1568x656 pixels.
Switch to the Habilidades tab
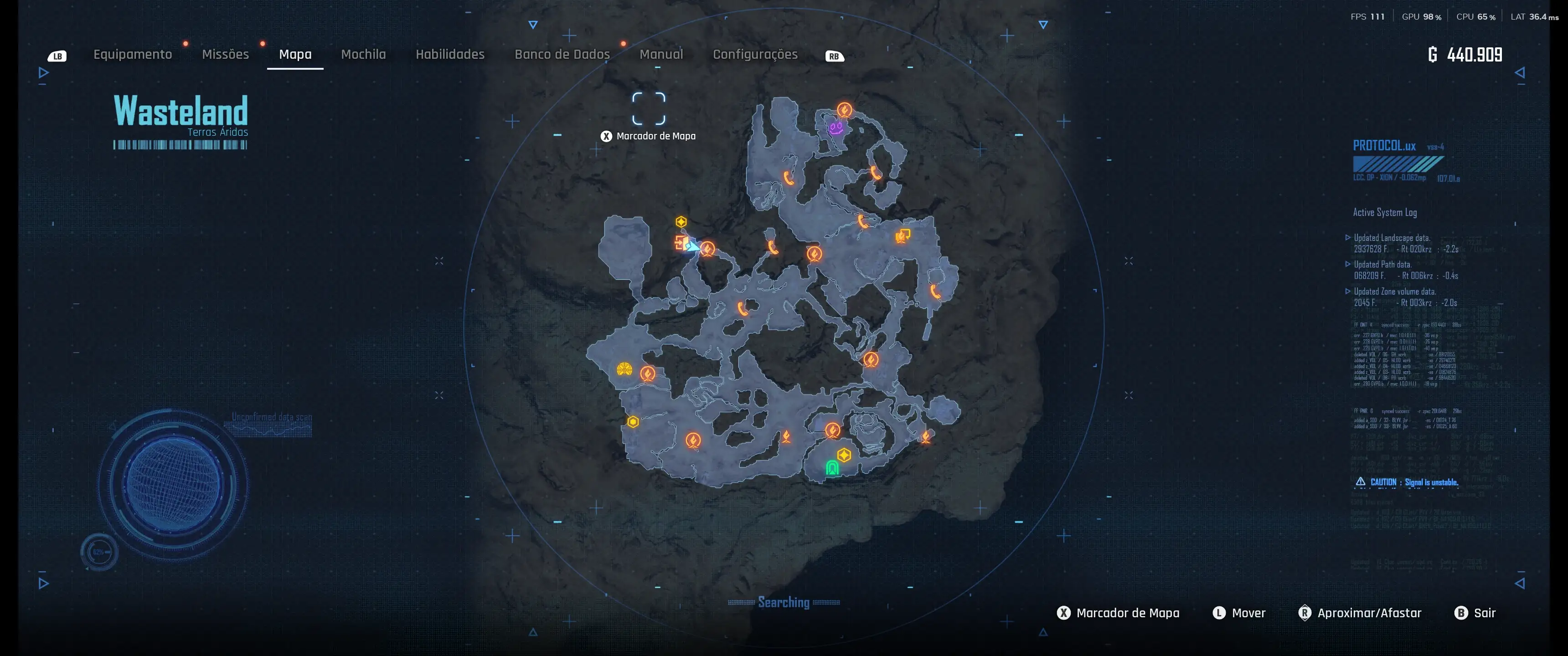pyautogui.click(x=450, y=55)
